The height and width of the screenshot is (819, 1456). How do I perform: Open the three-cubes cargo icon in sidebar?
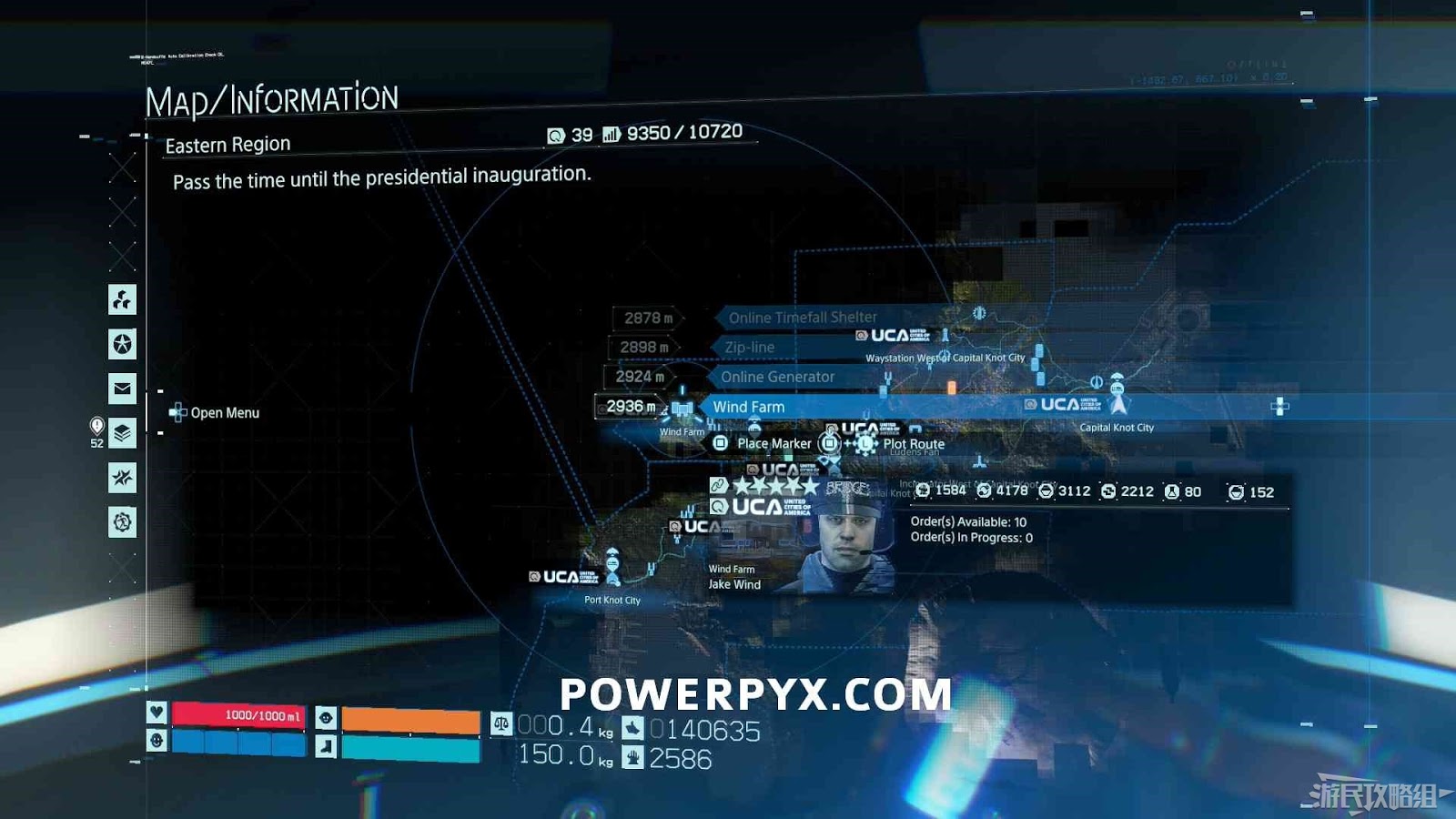point(122,299)
